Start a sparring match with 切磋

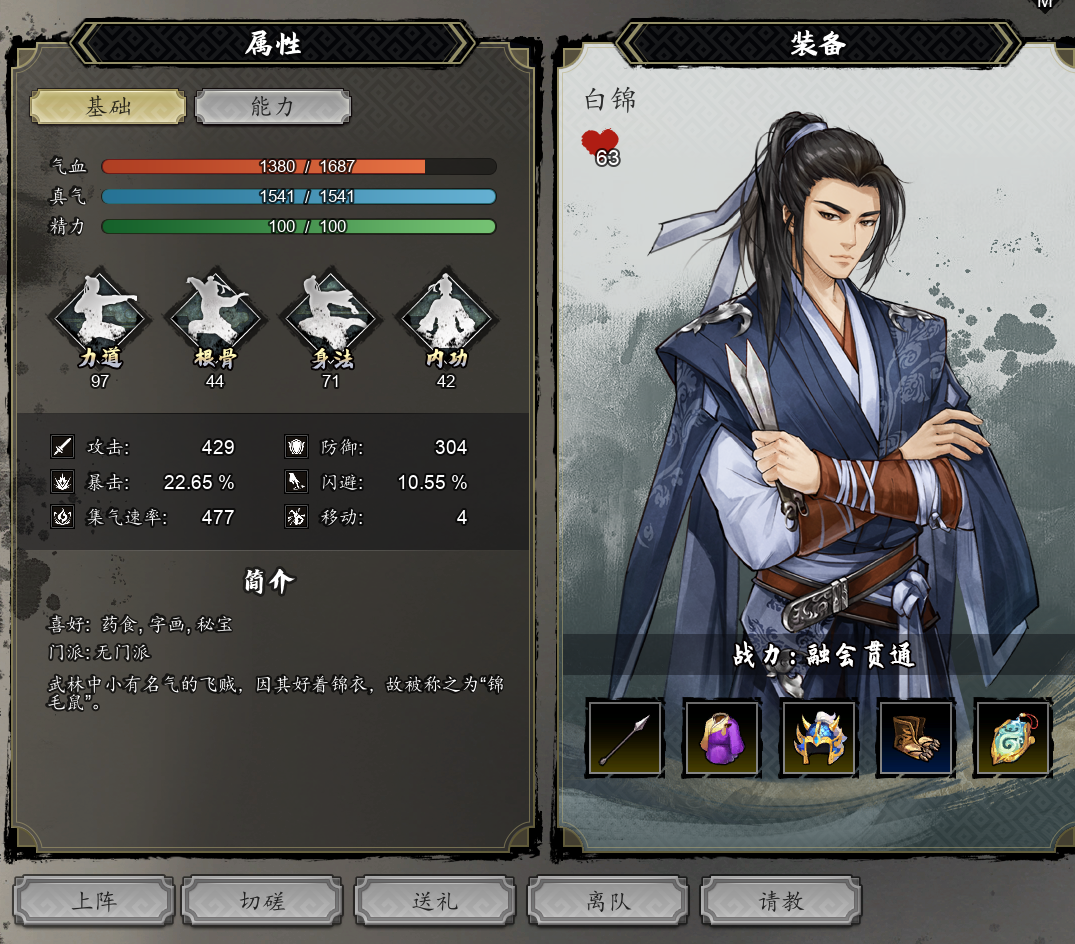263,901
